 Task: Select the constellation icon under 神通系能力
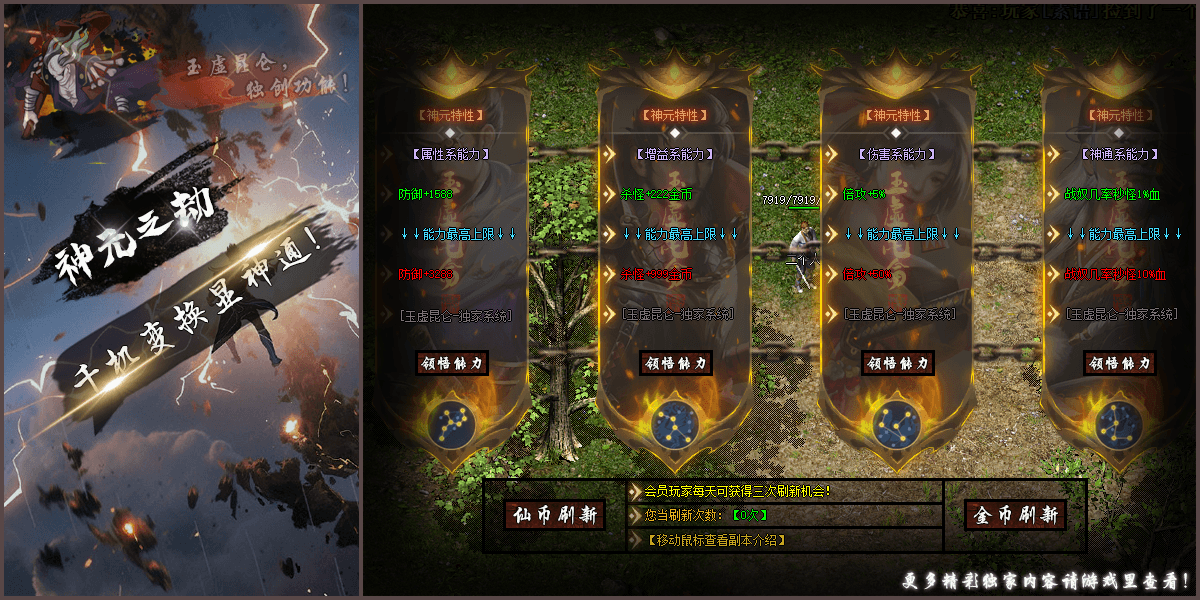(x=1119, y=423)
